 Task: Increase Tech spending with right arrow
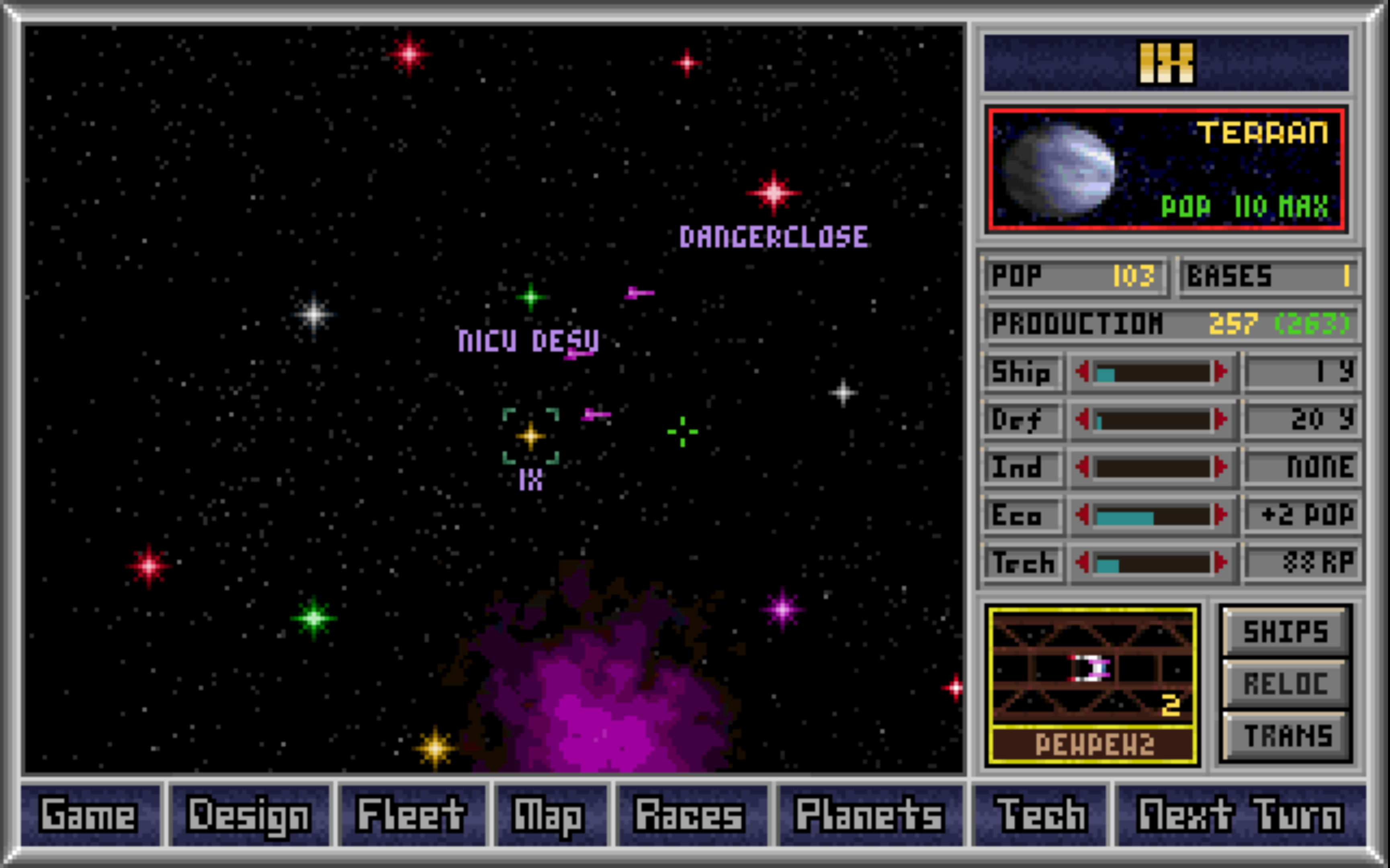pyautogui.click(x=1221, y=563)
